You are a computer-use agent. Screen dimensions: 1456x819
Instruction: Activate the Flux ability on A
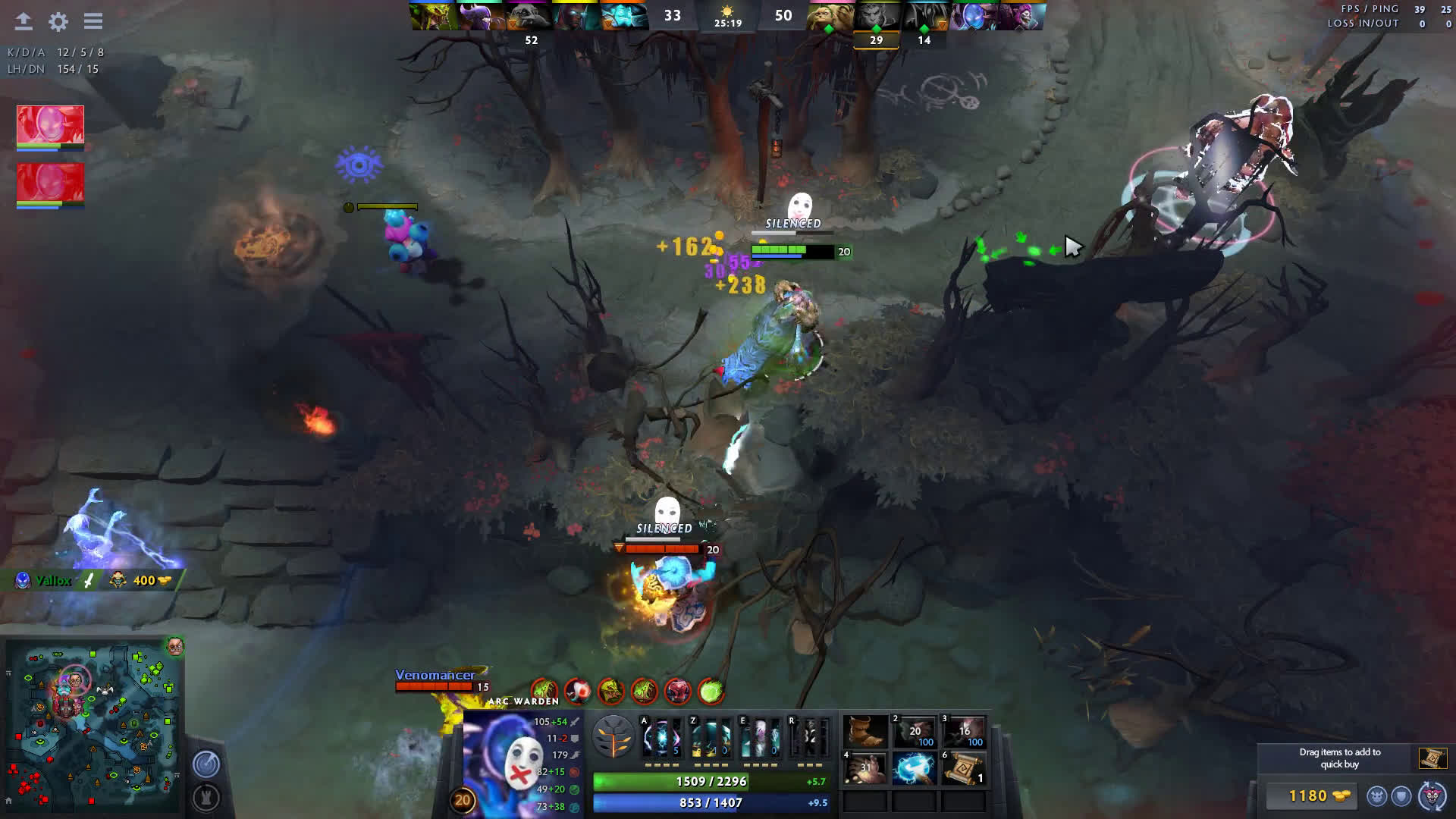click(661, 737)
